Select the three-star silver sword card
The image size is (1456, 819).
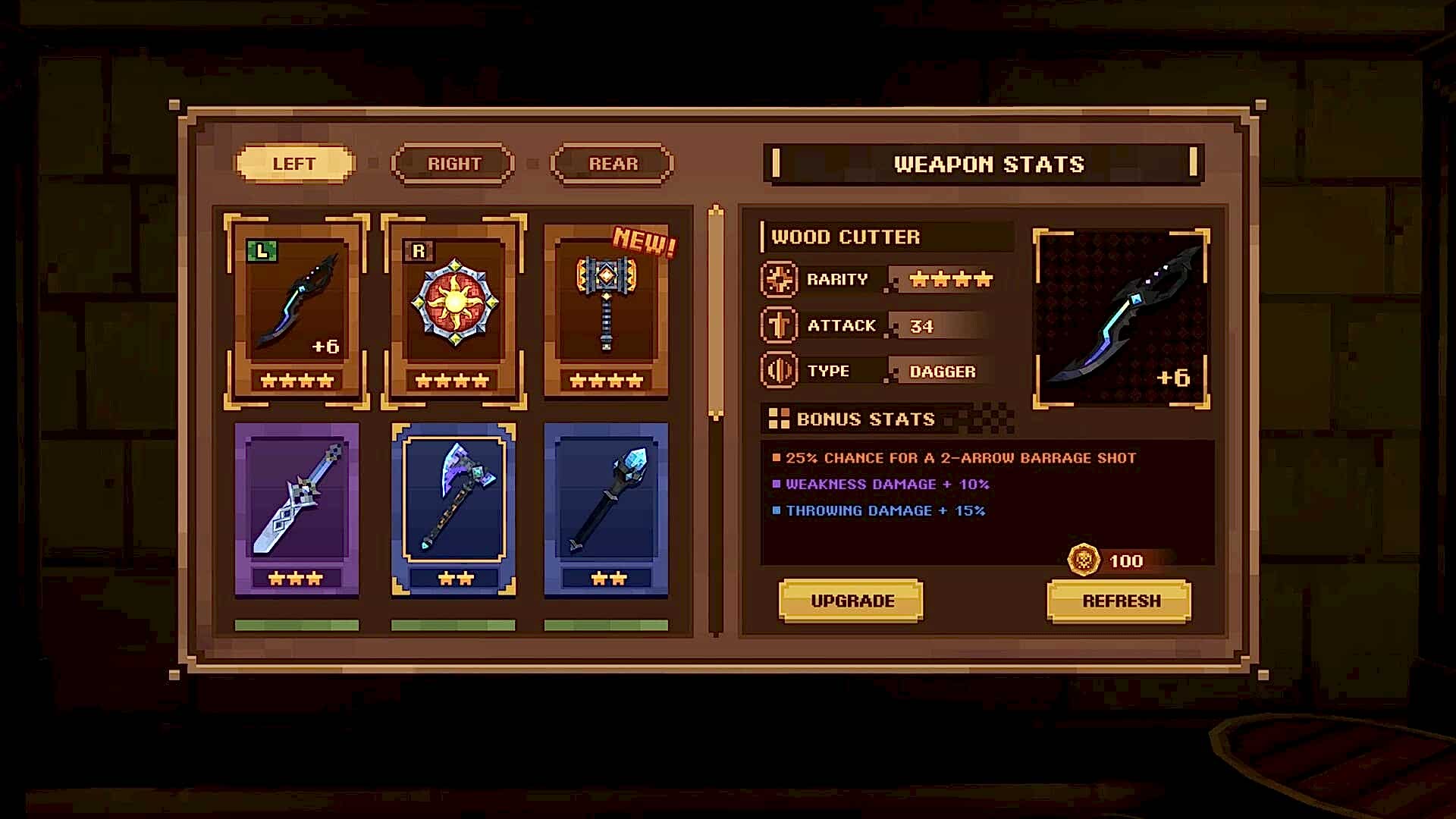click(x=297, y=509)
